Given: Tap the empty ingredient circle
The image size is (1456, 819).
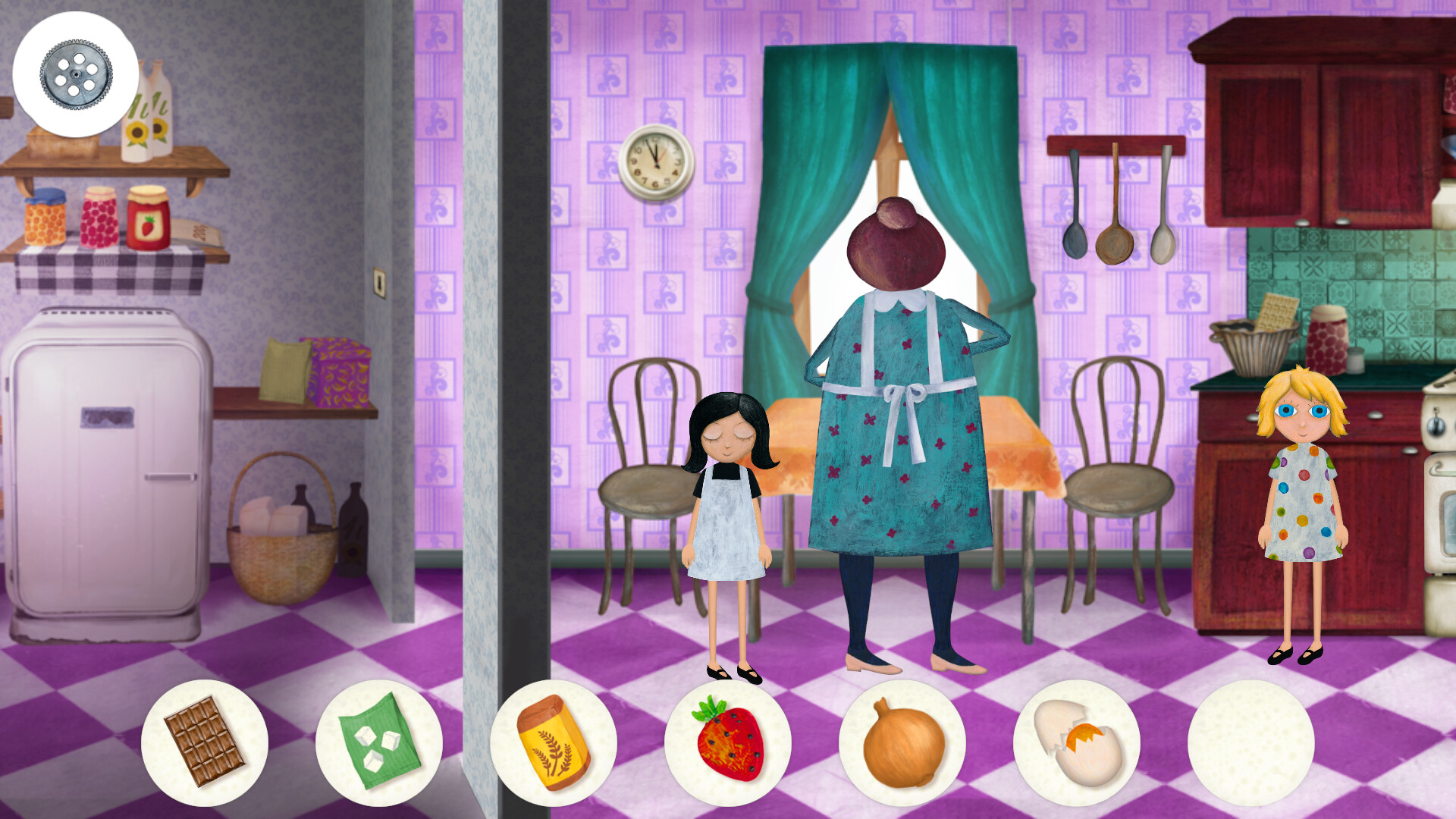Looking at the screenshot, I should 1249,745.
